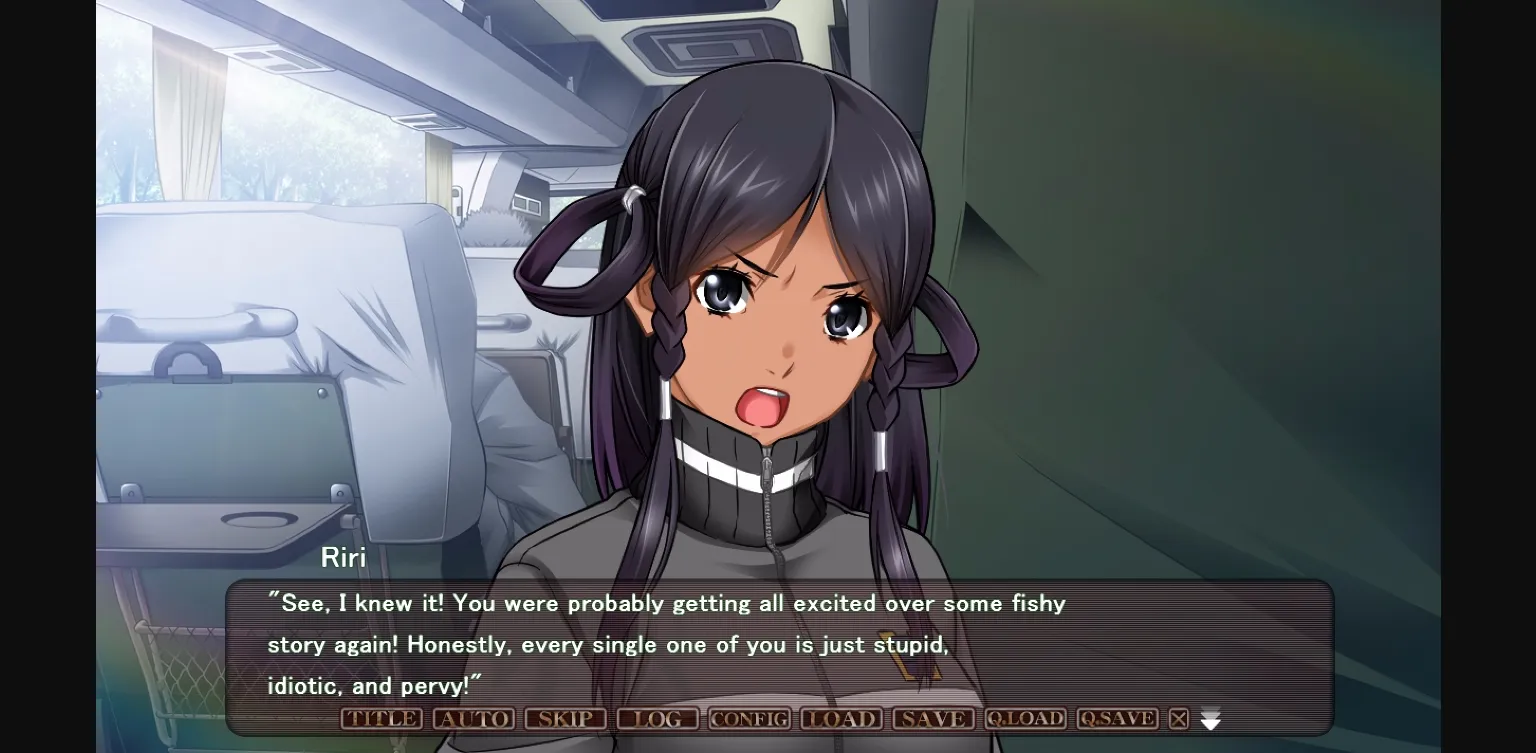Activate fast-forward with the SKIP icon
This screenshot has height=753, width=1536.
click(x=565, y=718)
